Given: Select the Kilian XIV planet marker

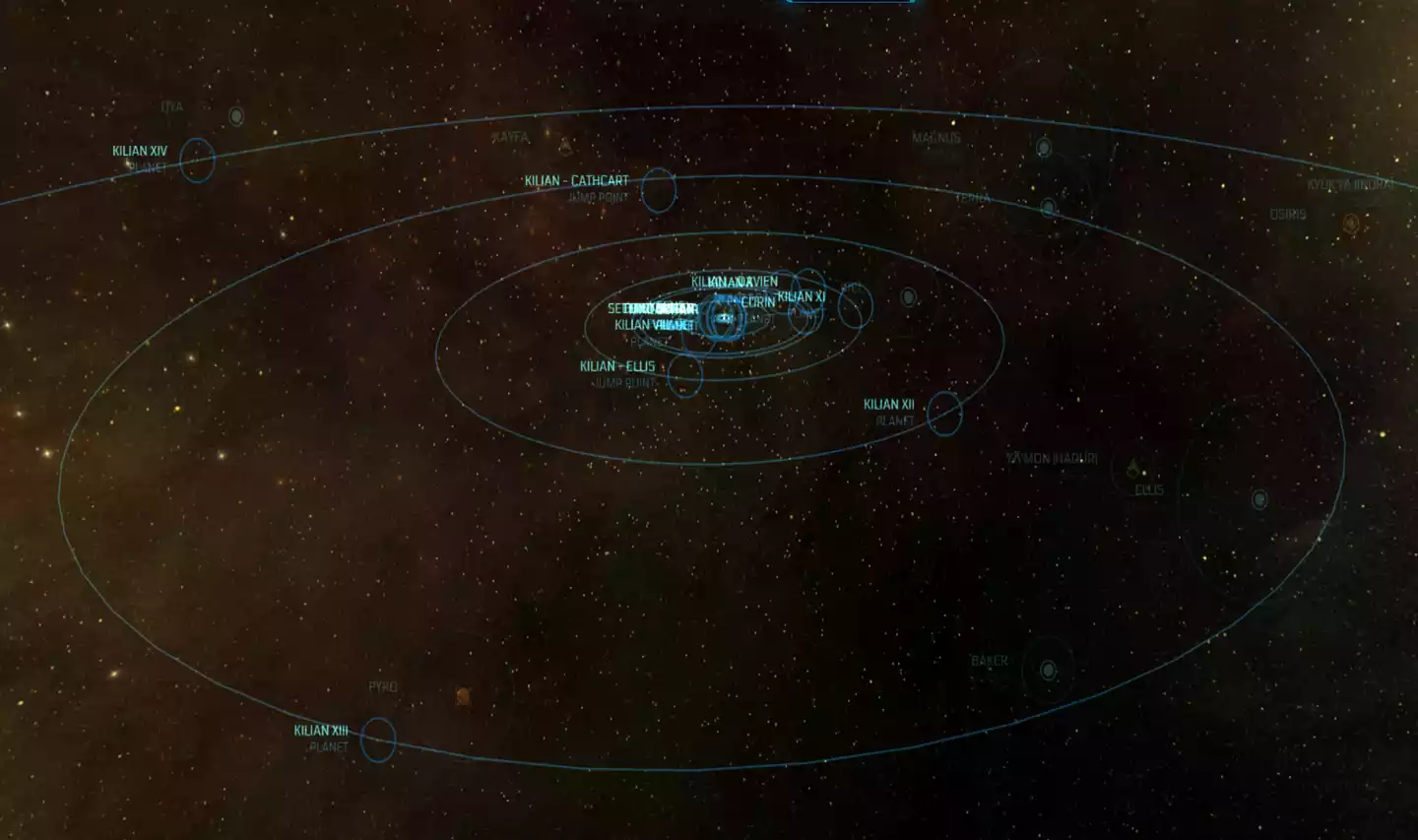Looking at the screenshot, I should [197, 160].
